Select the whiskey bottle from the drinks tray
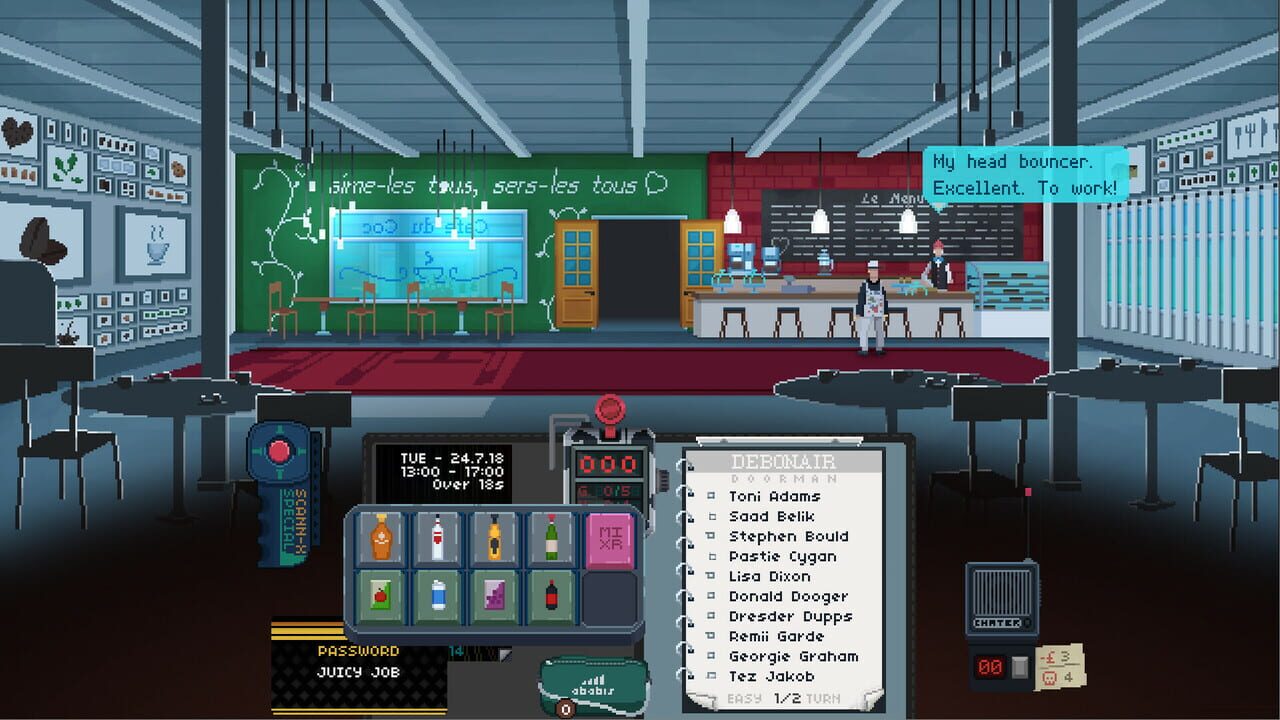Screen dimensions: 1280x720 point(380,540)
